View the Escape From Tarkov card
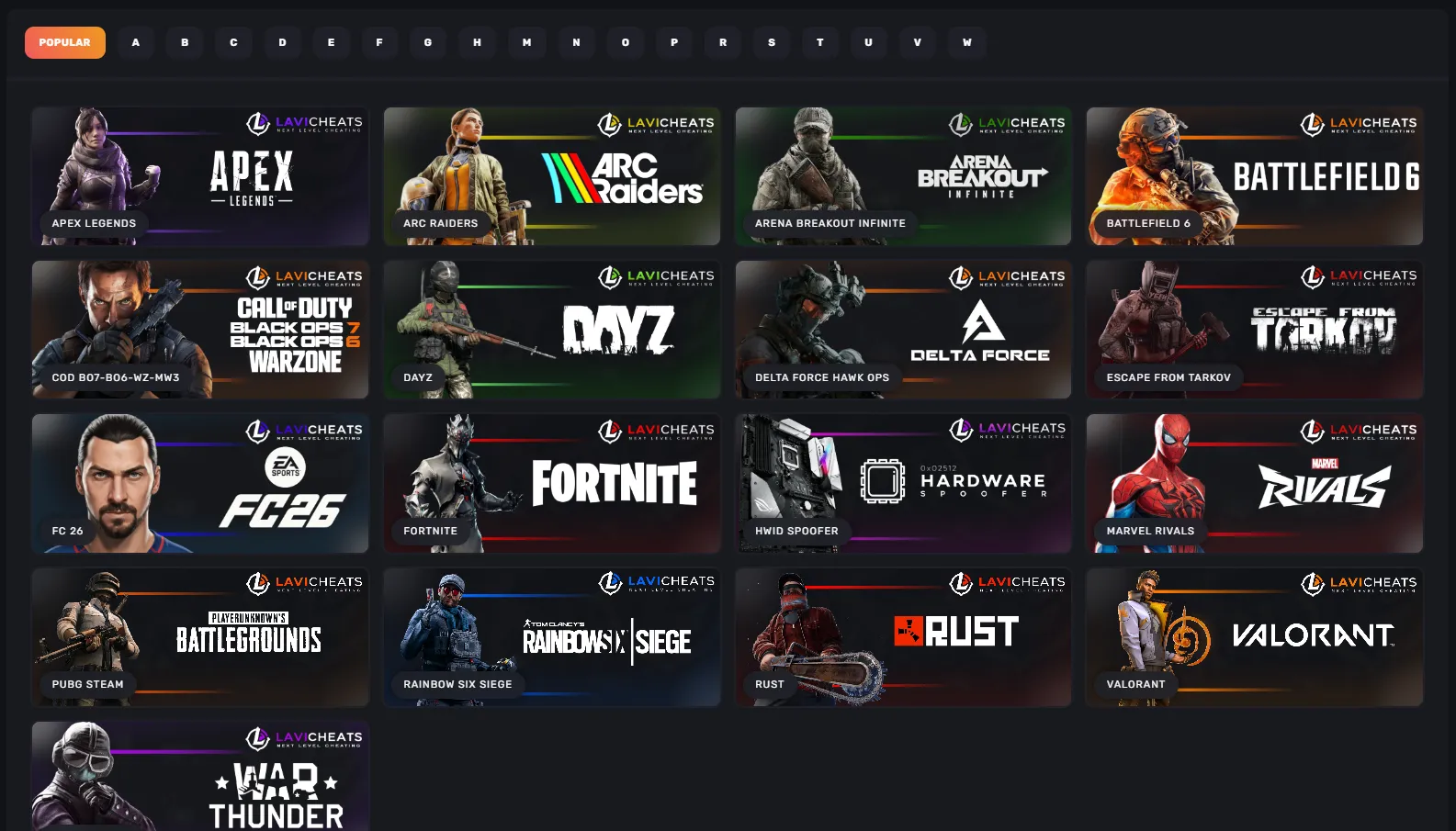 pyautogui.click(x=1254, y=330)
